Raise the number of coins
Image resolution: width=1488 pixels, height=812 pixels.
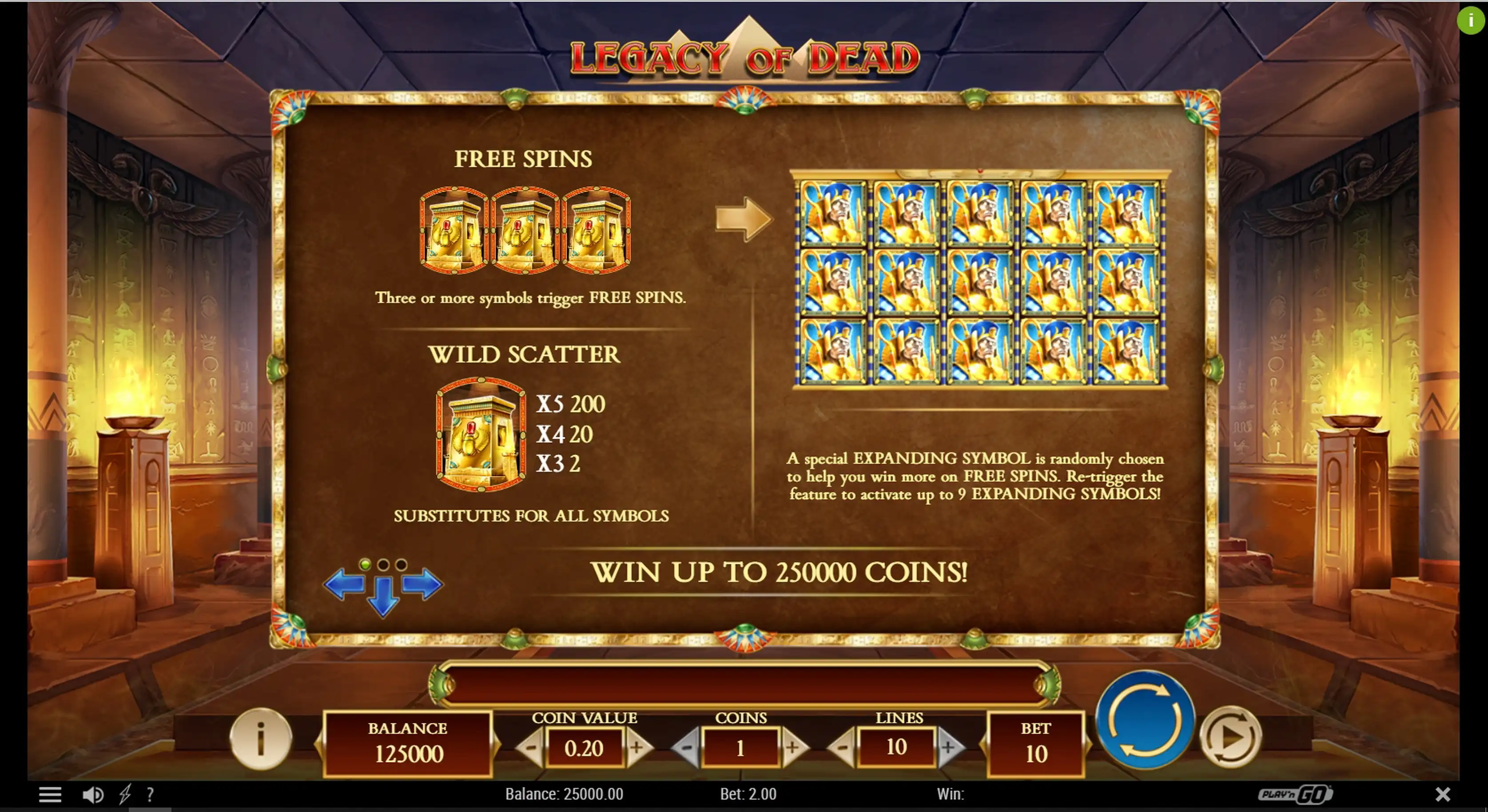(792, 748)
